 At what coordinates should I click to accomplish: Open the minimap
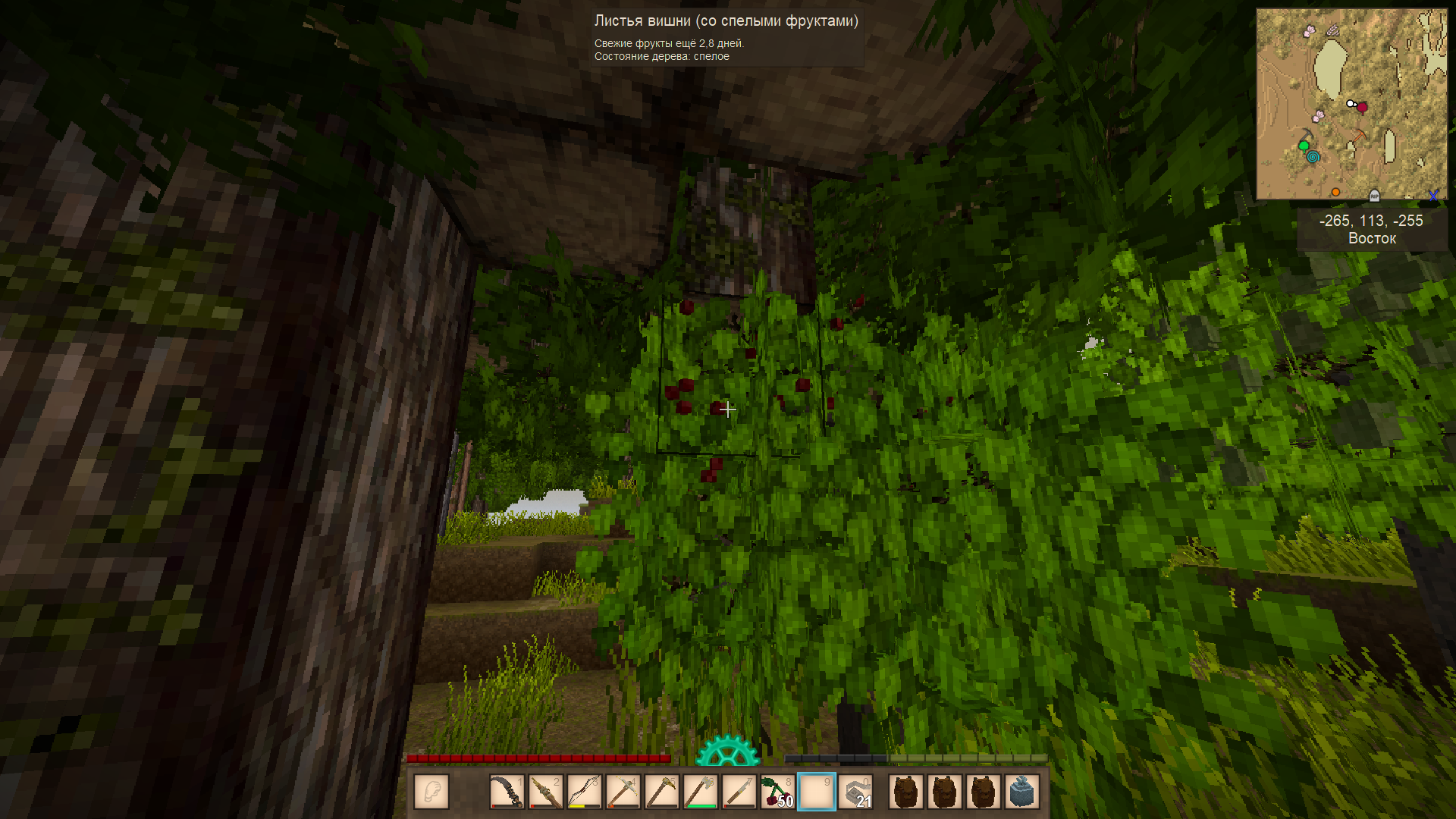pyautogui.click(x=1351, y=104)
